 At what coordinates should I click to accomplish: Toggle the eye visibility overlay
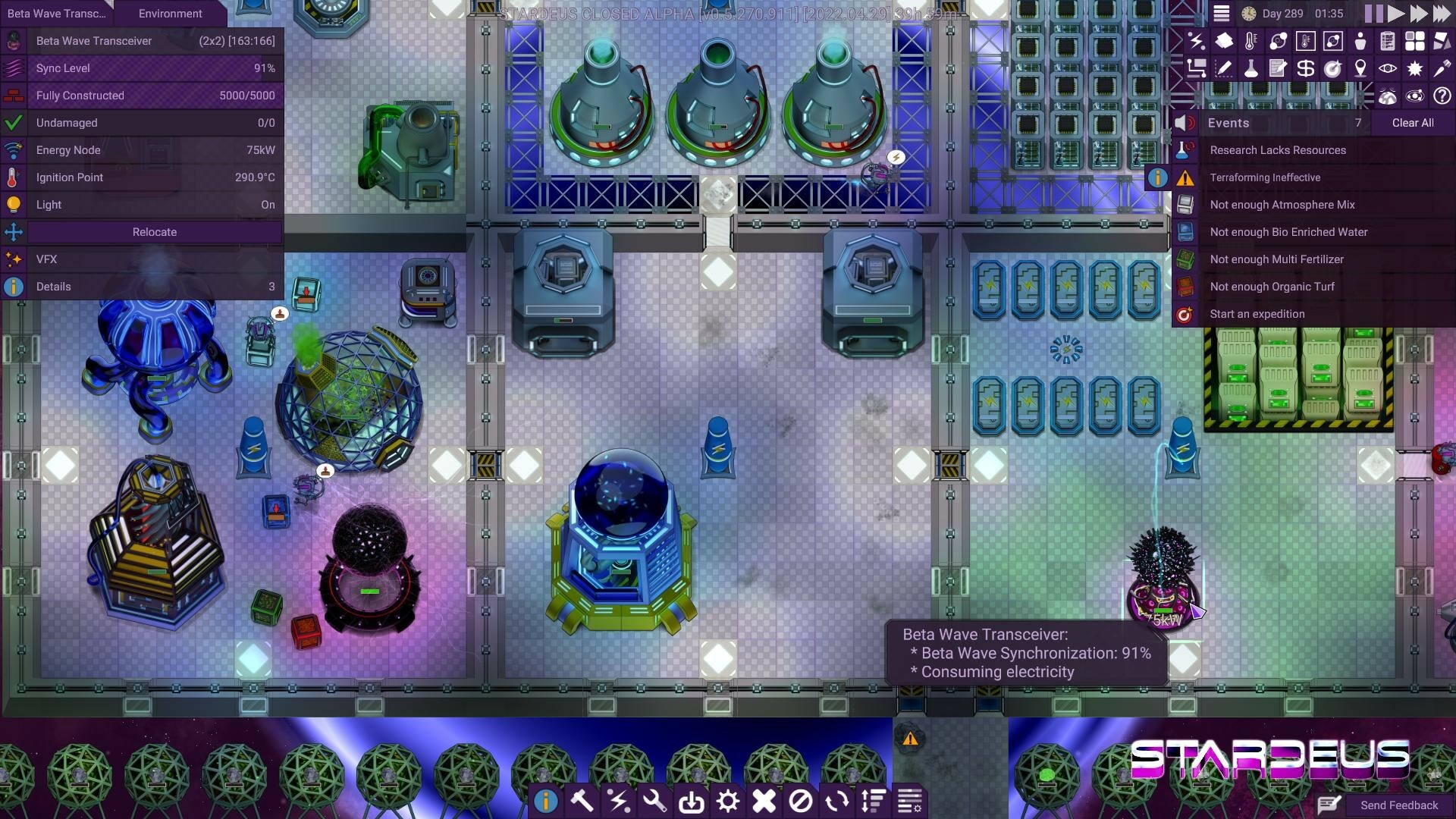[x=1386, y=68]
